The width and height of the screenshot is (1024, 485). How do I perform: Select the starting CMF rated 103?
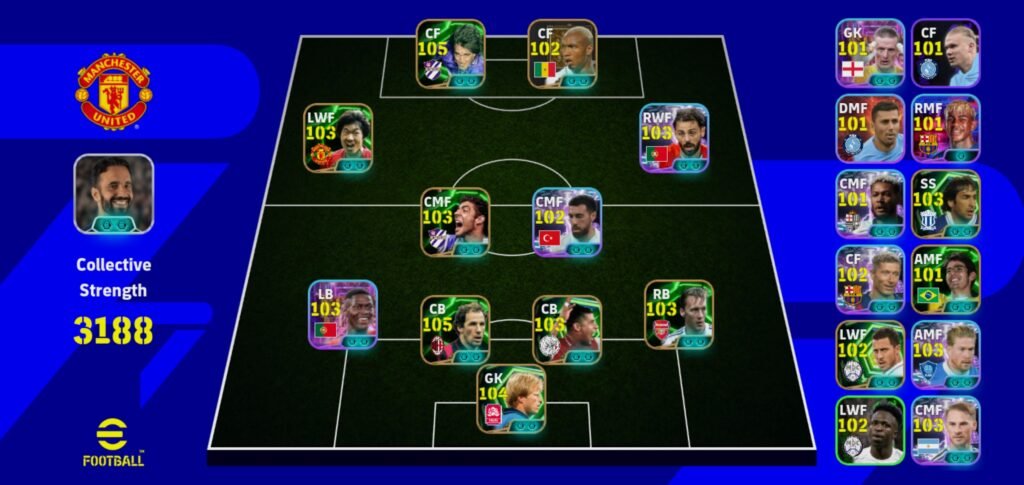(x=456, y=222)
